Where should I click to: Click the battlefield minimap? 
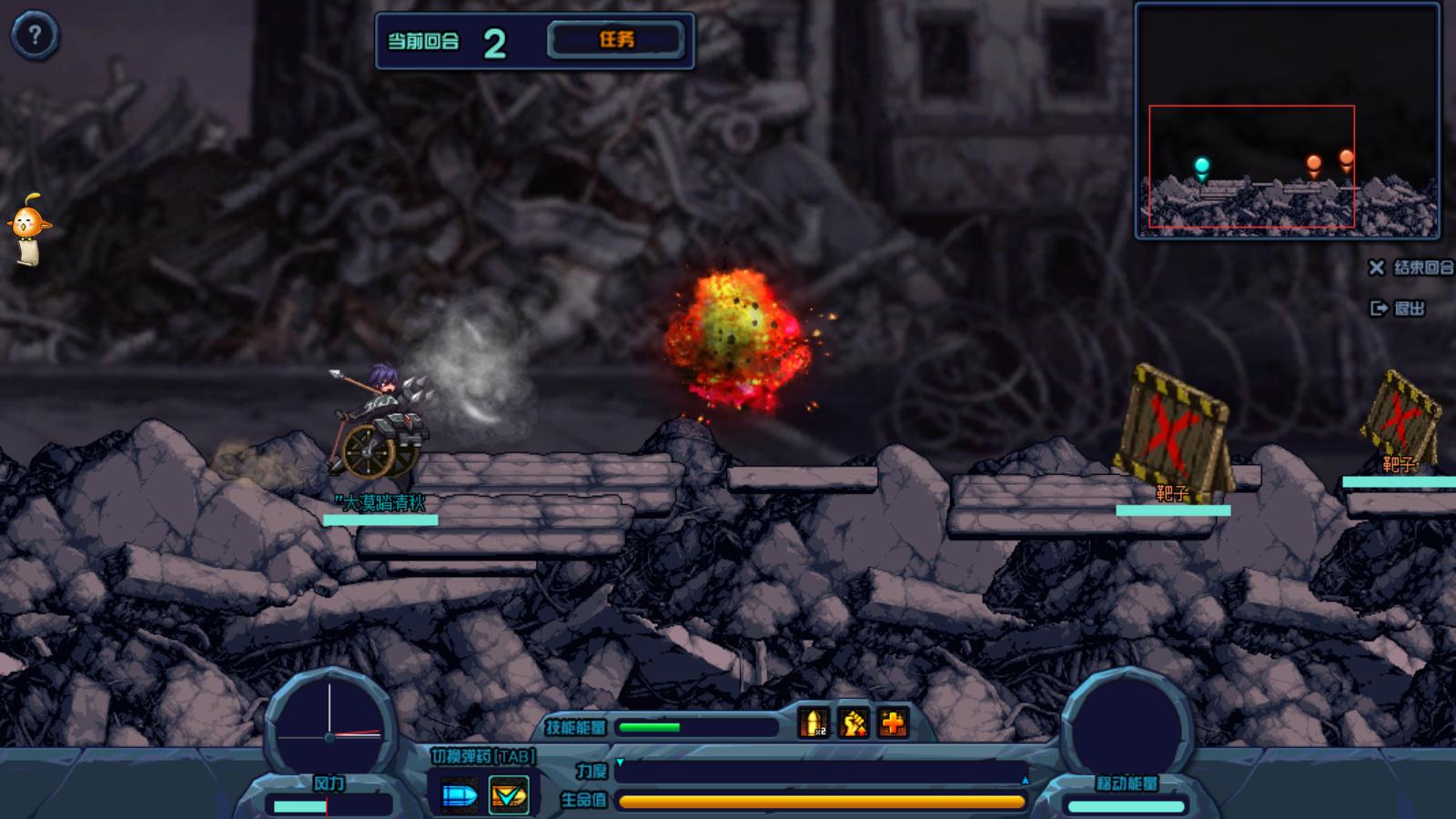[1287, 121]
